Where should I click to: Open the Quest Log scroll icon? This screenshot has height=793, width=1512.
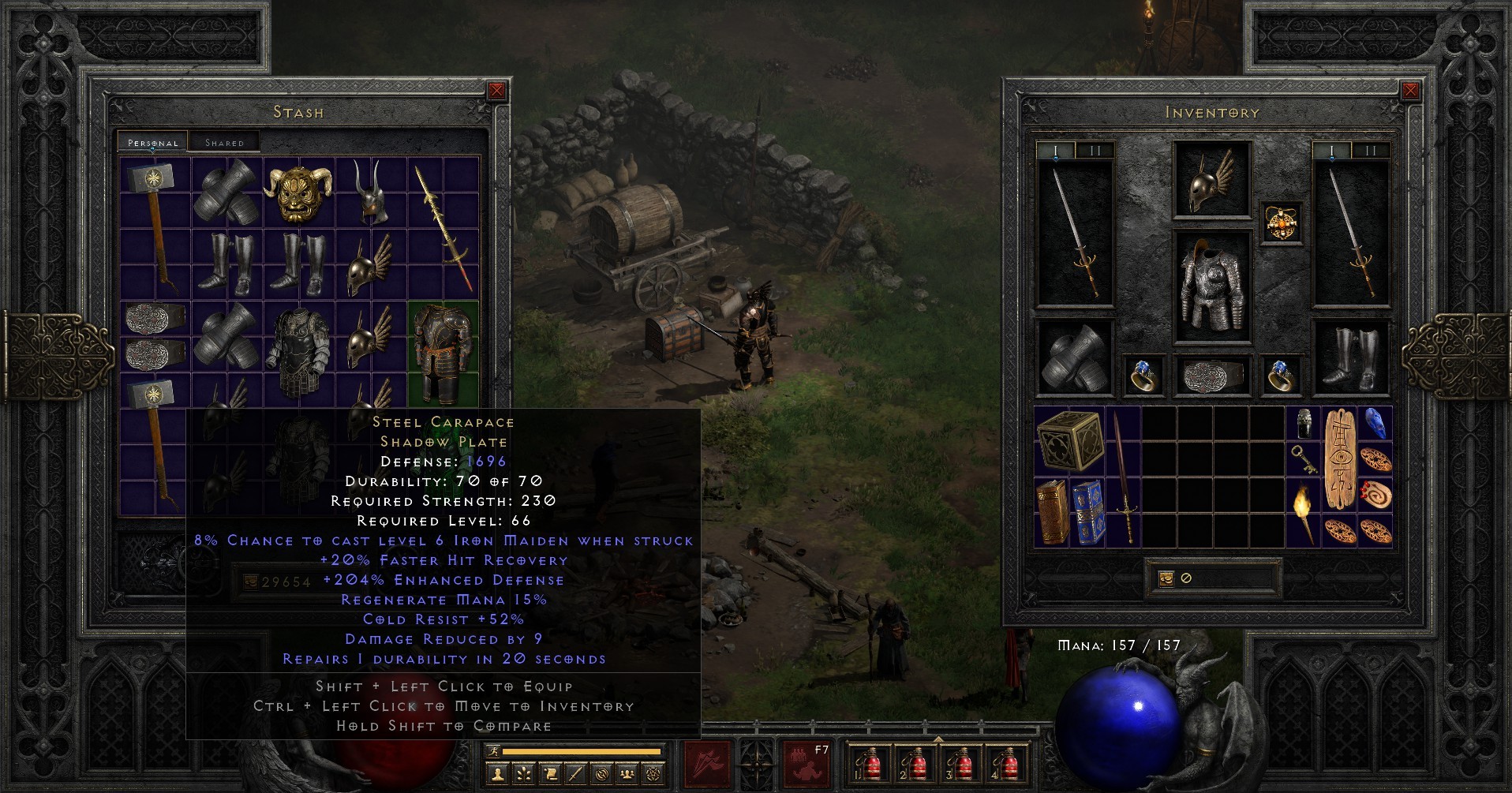pos(552,773)
